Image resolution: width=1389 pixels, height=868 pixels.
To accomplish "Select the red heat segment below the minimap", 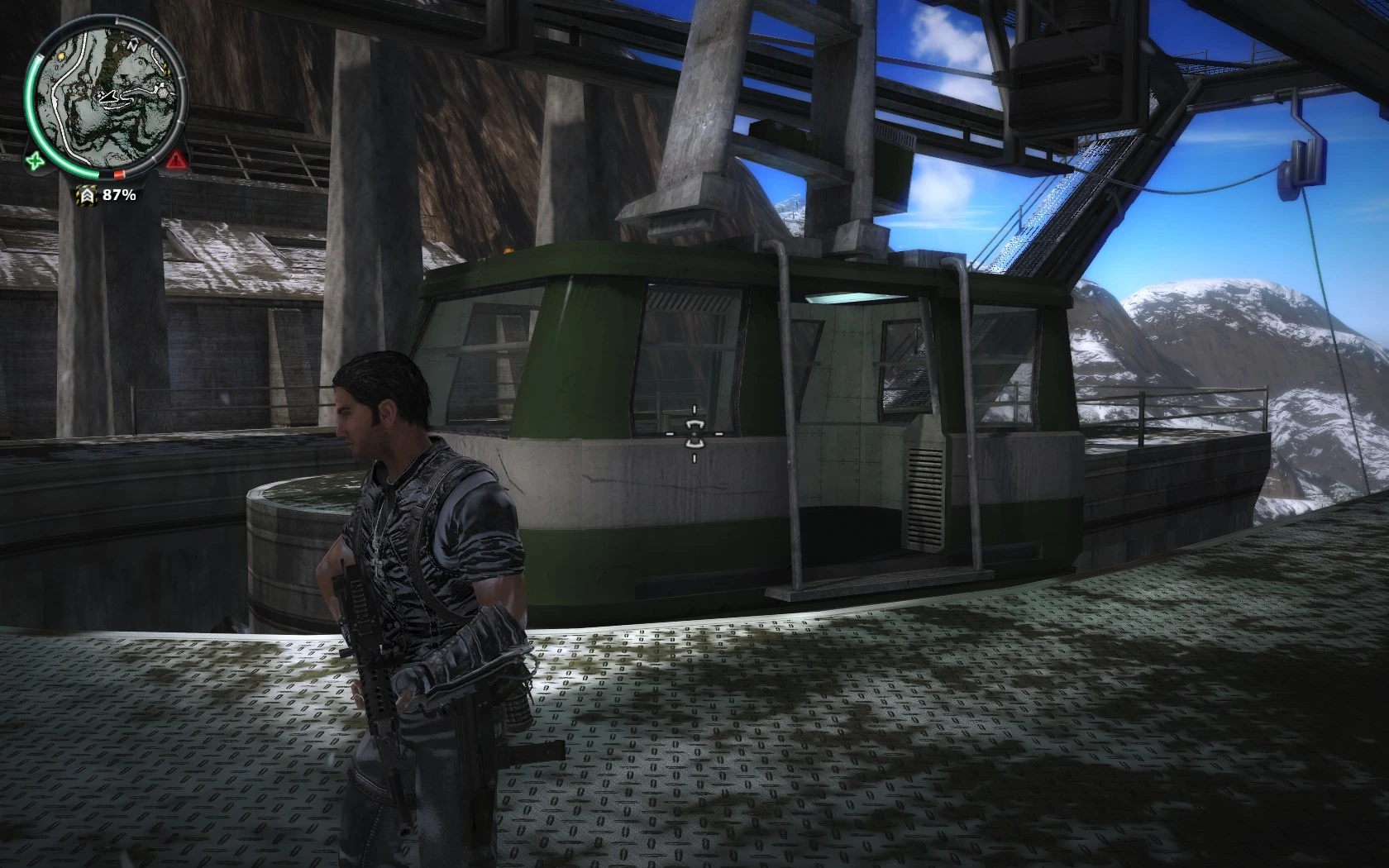I will click(118, 174).
